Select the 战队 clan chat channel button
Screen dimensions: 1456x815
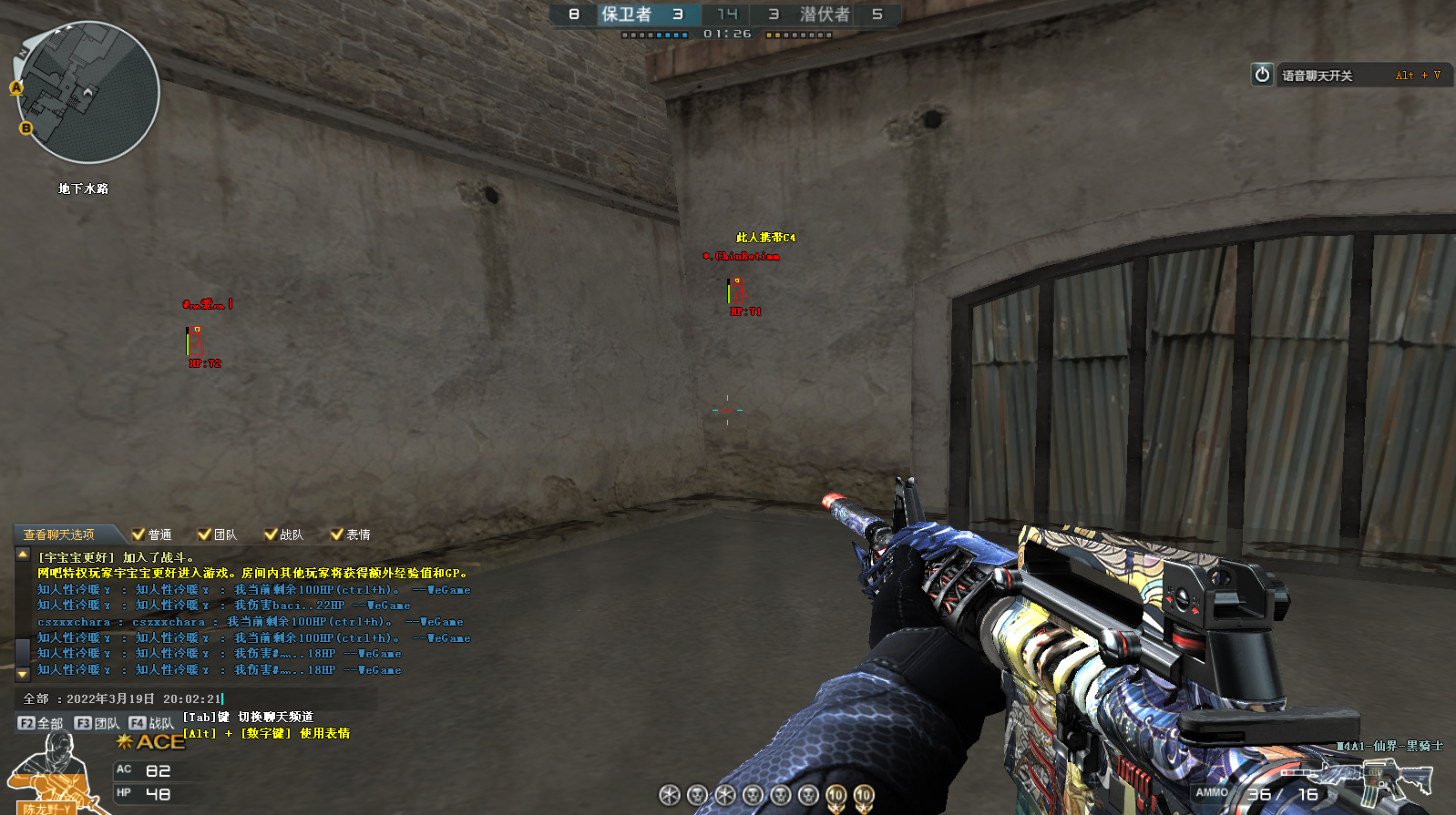pyautogui.click(x=151, y=723)
